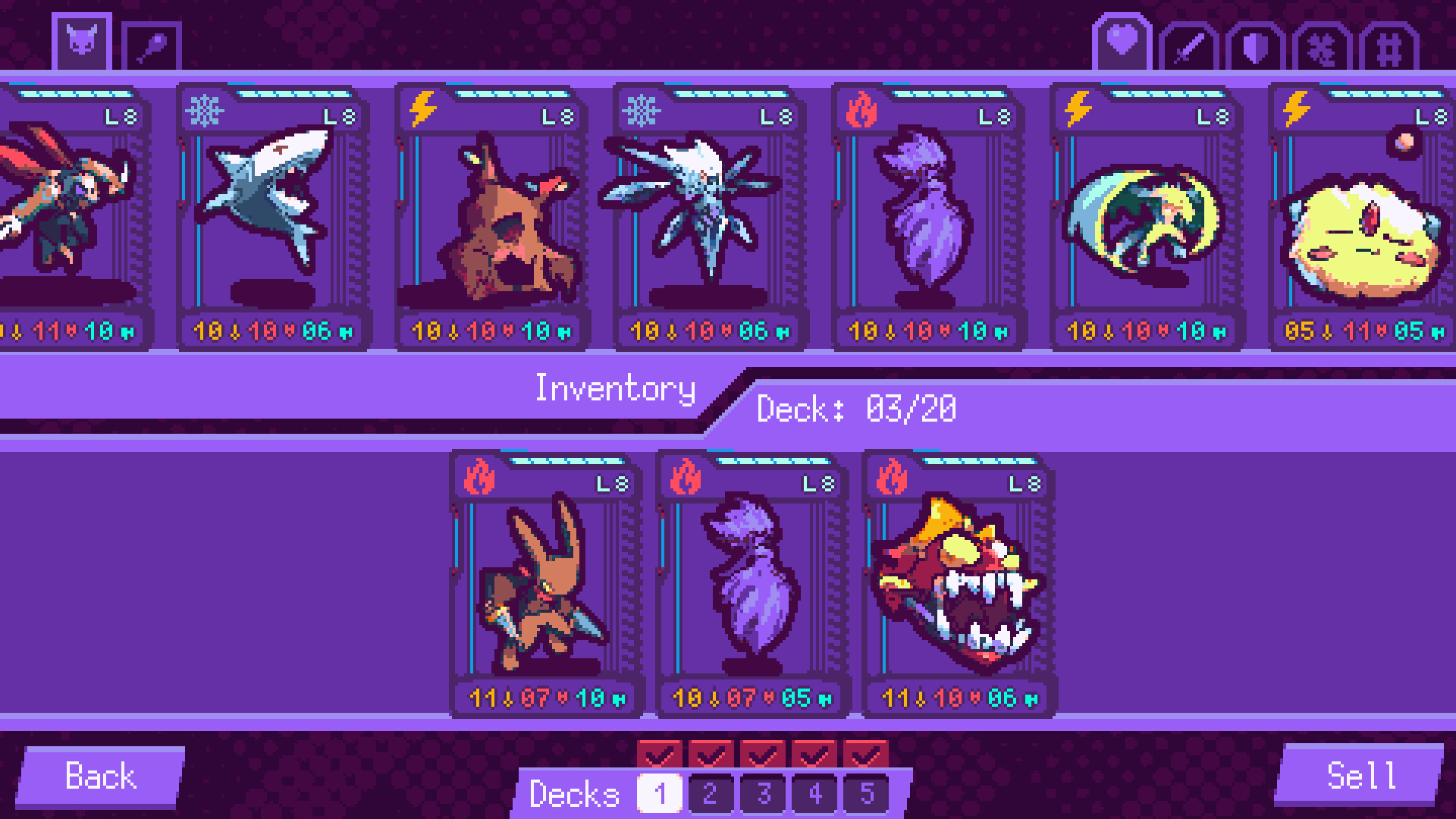Switch to Deck 4
Image resolution: width=1456 pixels, height=819 pixels.
pos(814,795)
